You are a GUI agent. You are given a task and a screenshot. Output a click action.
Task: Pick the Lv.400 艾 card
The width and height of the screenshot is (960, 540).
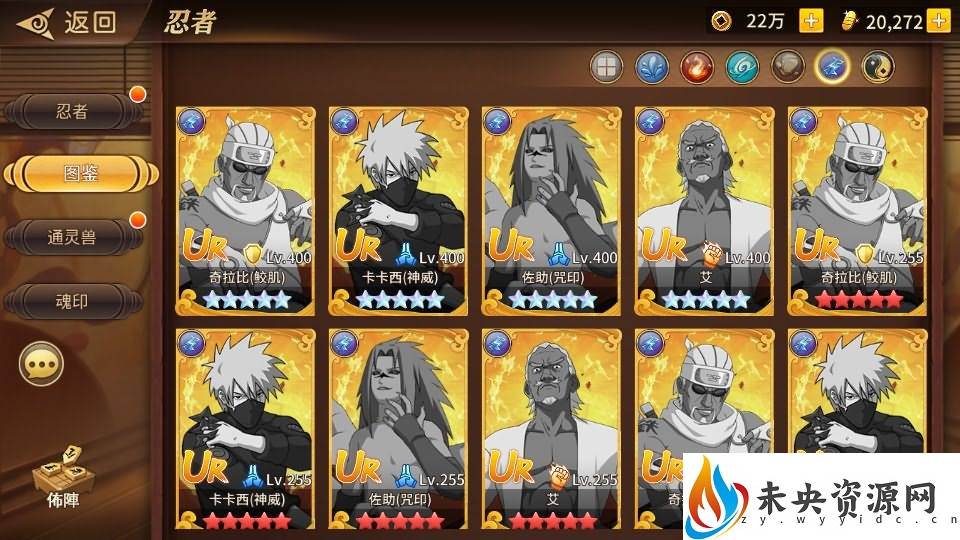705,210
